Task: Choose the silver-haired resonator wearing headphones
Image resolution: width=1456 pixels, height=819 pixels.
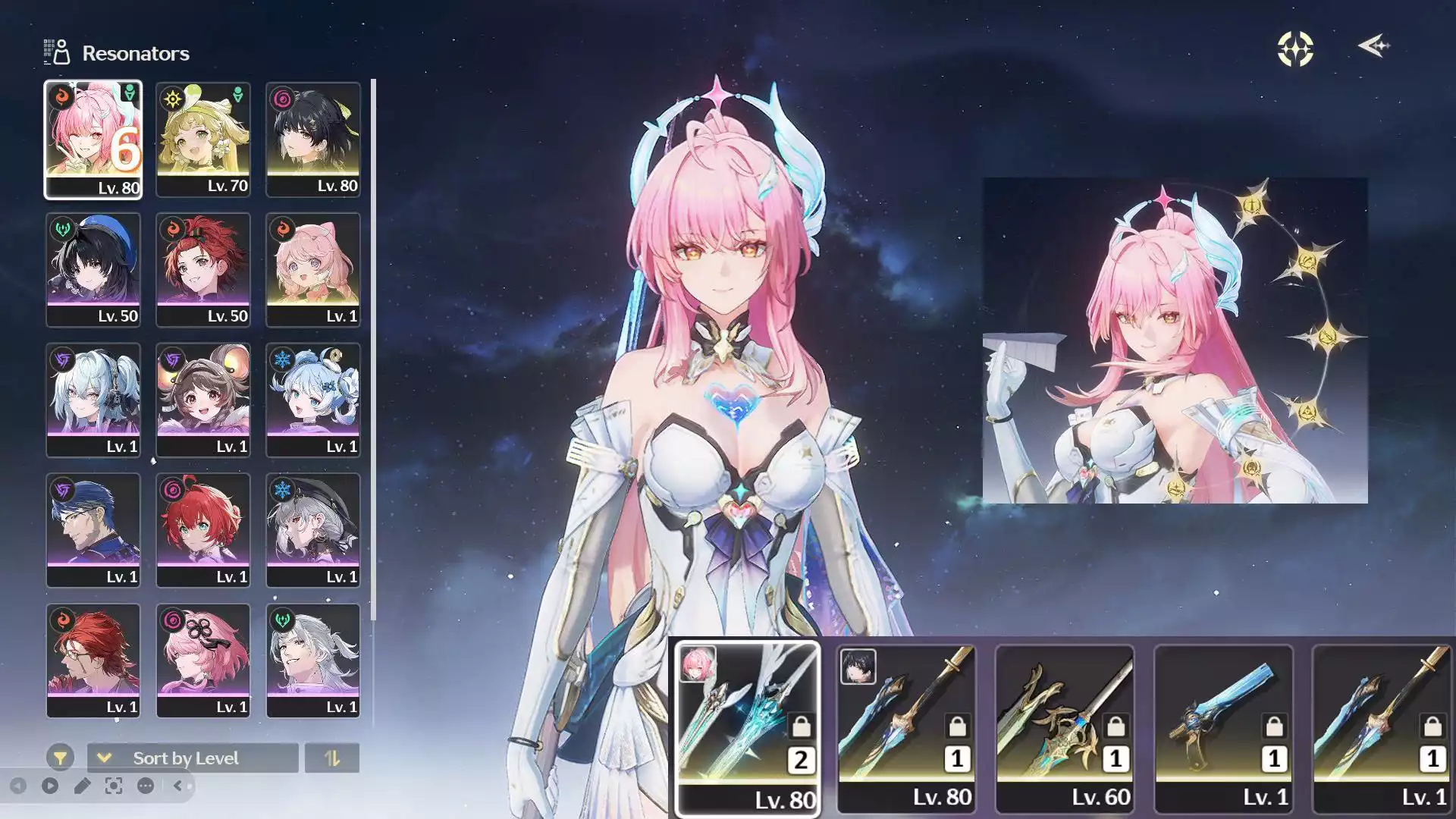Action: pyautogui.click(x=93, y=400)
